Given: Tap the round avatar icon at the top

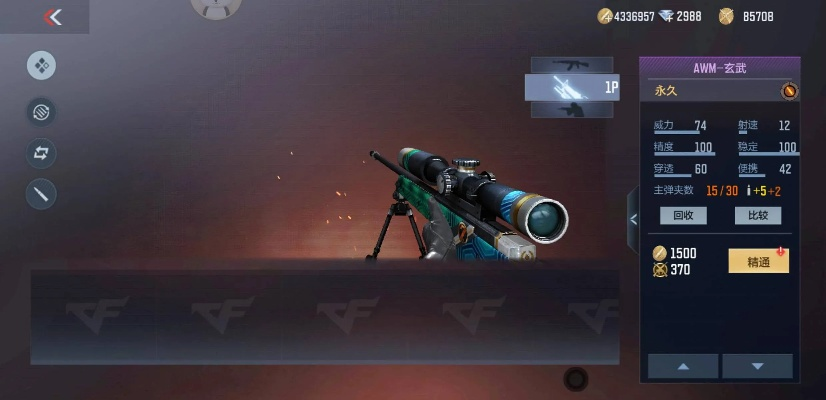Looking at the screenshot, I should (215, 6).
